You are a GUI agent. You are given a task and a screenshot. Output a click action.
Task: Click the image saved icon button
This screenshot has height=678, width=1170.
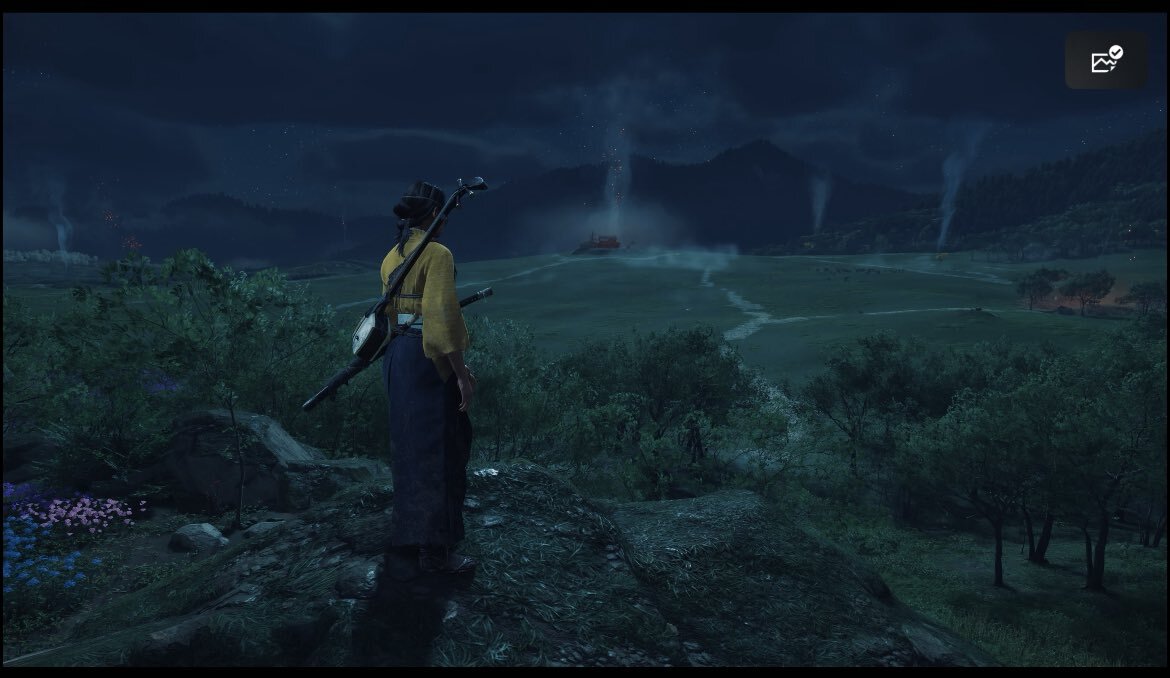pyautogui.click(x=1106, y=60)
